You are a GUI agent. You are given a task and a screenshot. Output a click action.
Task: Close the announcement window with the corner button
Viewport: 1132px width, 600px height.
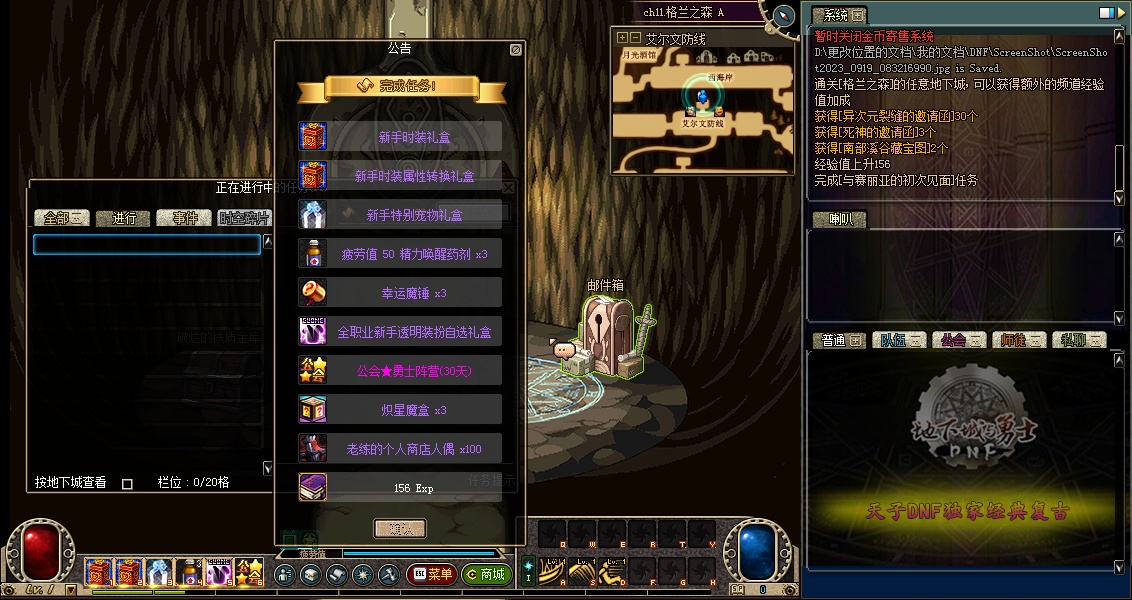515,49
